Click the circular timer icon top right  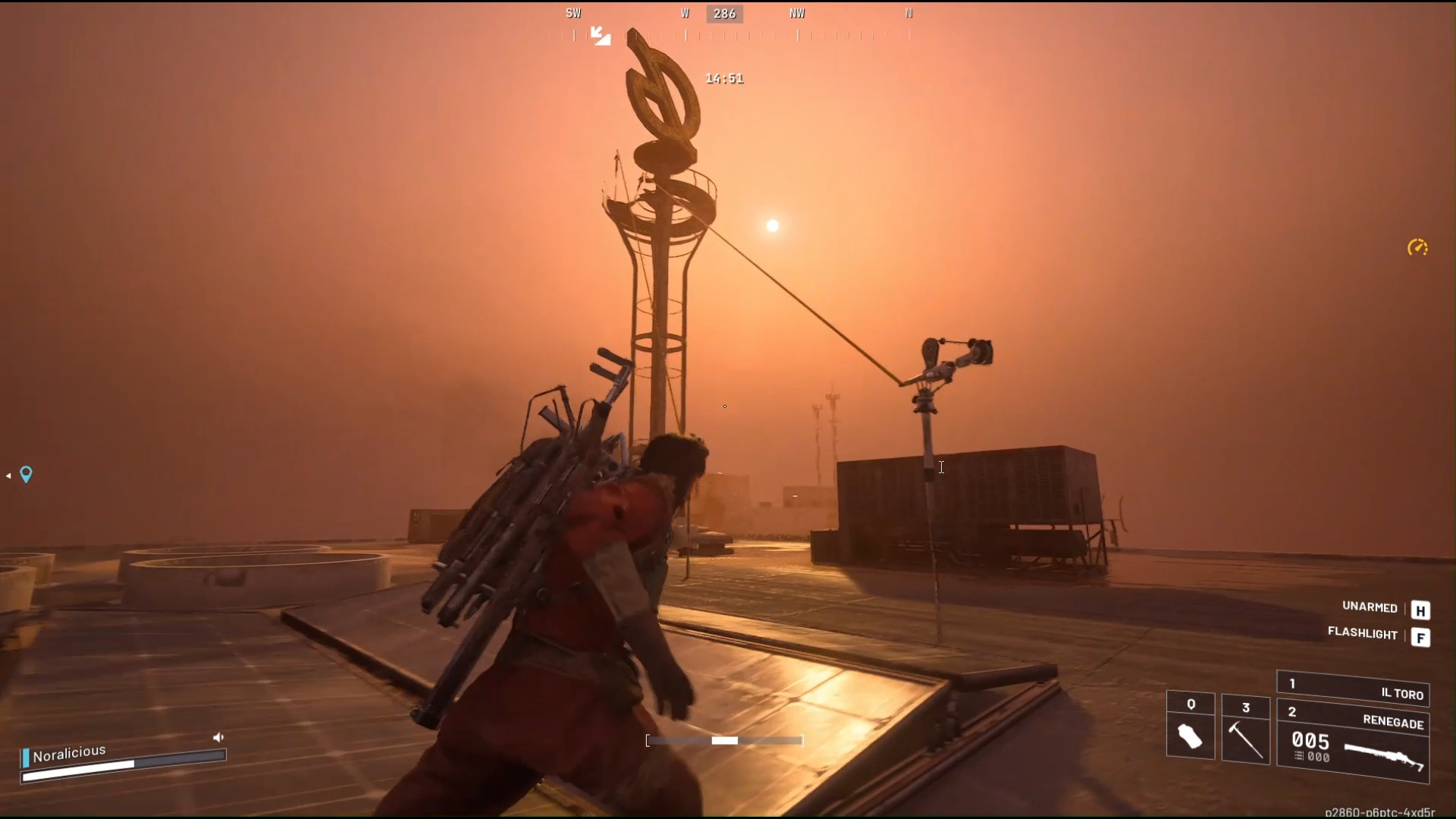pos(1417,248)
